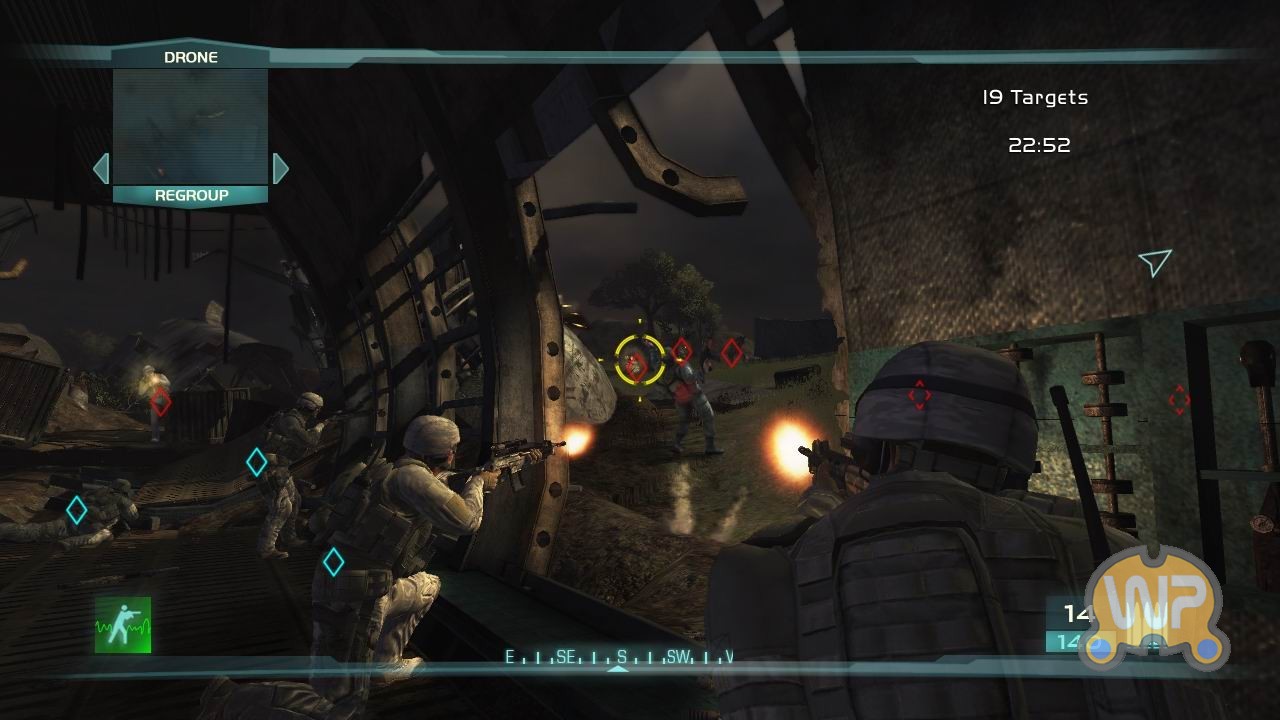
Task: Select the previous unit with left arrow
Action: click(101, 168)
